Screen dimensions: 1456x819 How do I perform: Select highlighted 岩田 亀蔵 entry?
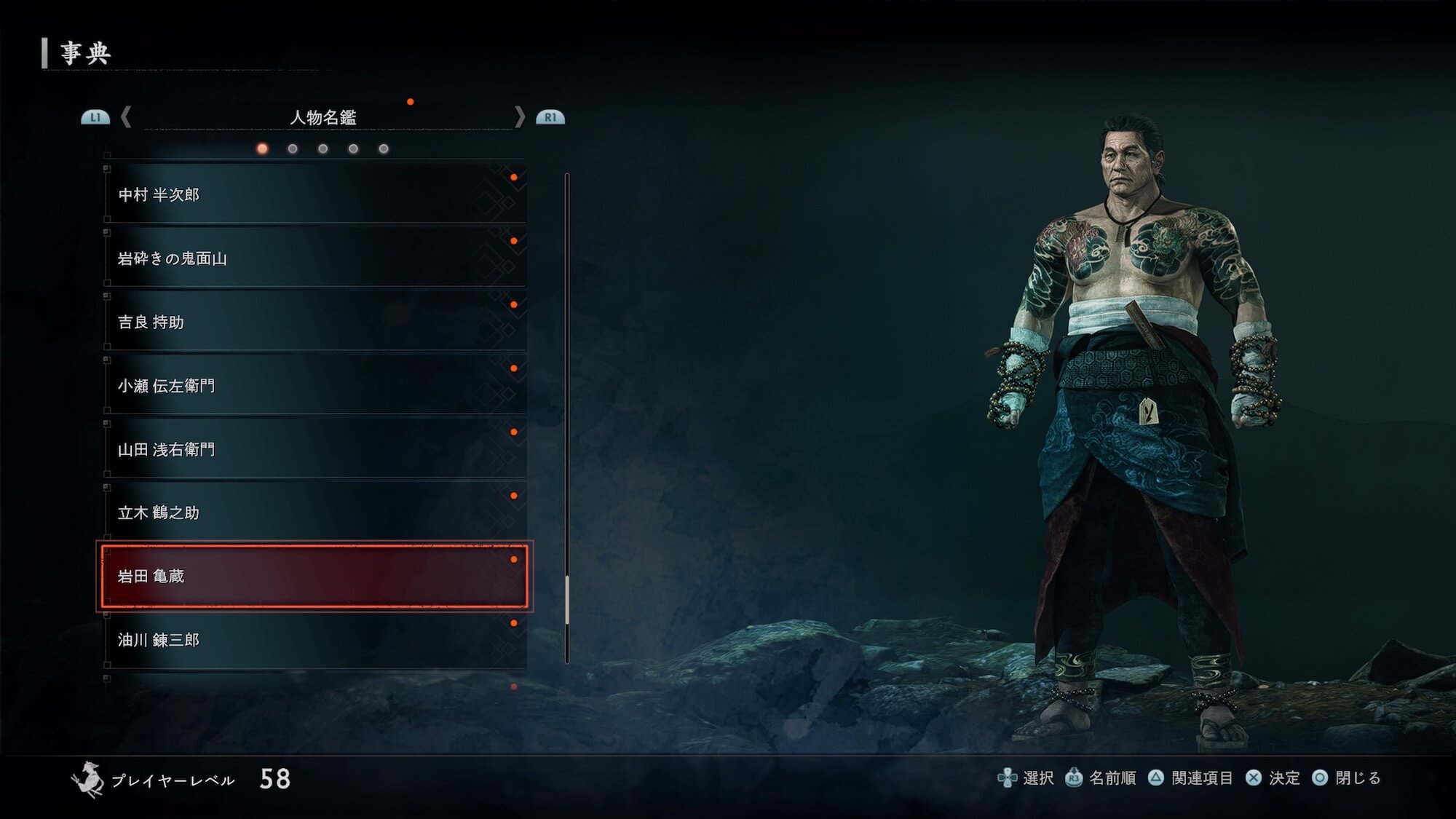pyautogui.click(x=314, y=576)
